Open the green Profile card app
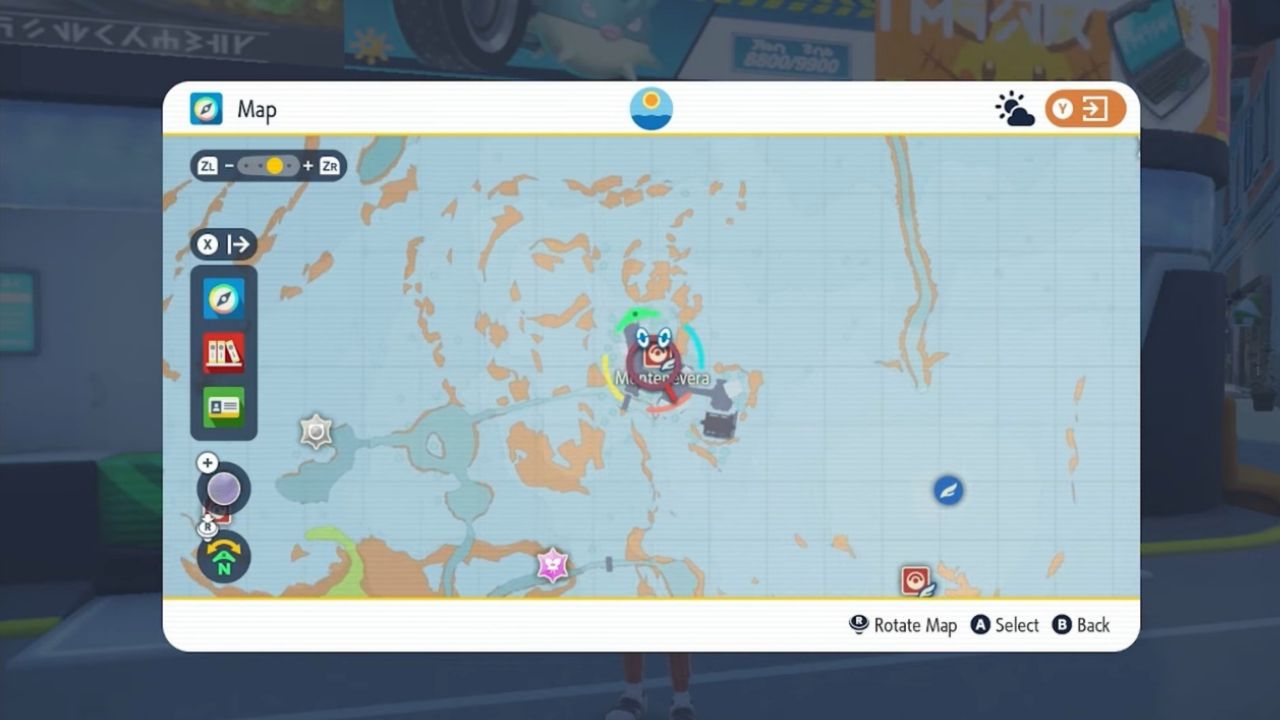 pyautogui.click(x=223, y=407)
